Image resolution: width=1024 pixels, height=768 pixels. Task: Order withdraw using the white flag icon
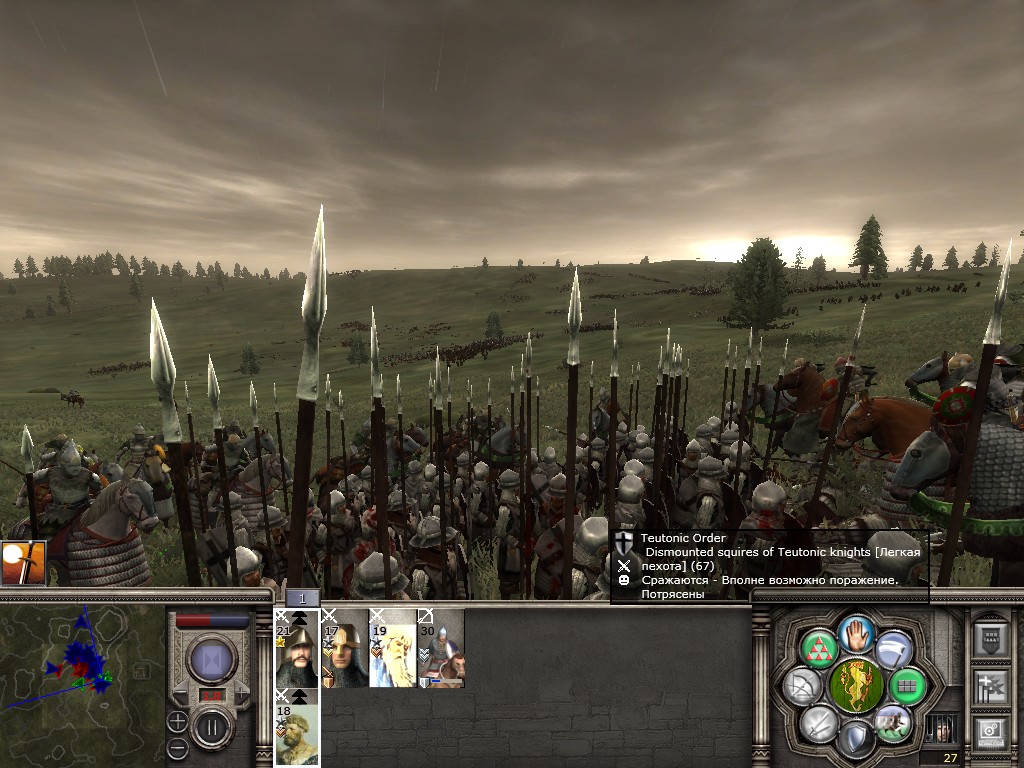(895, 648)
